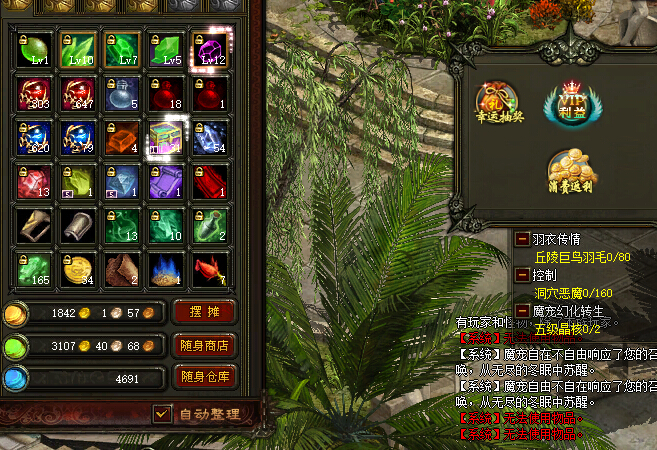Screen dimensions: 657x450
Task: Collapse the 控制 quest entry
Action: click(x=522, y=273)
